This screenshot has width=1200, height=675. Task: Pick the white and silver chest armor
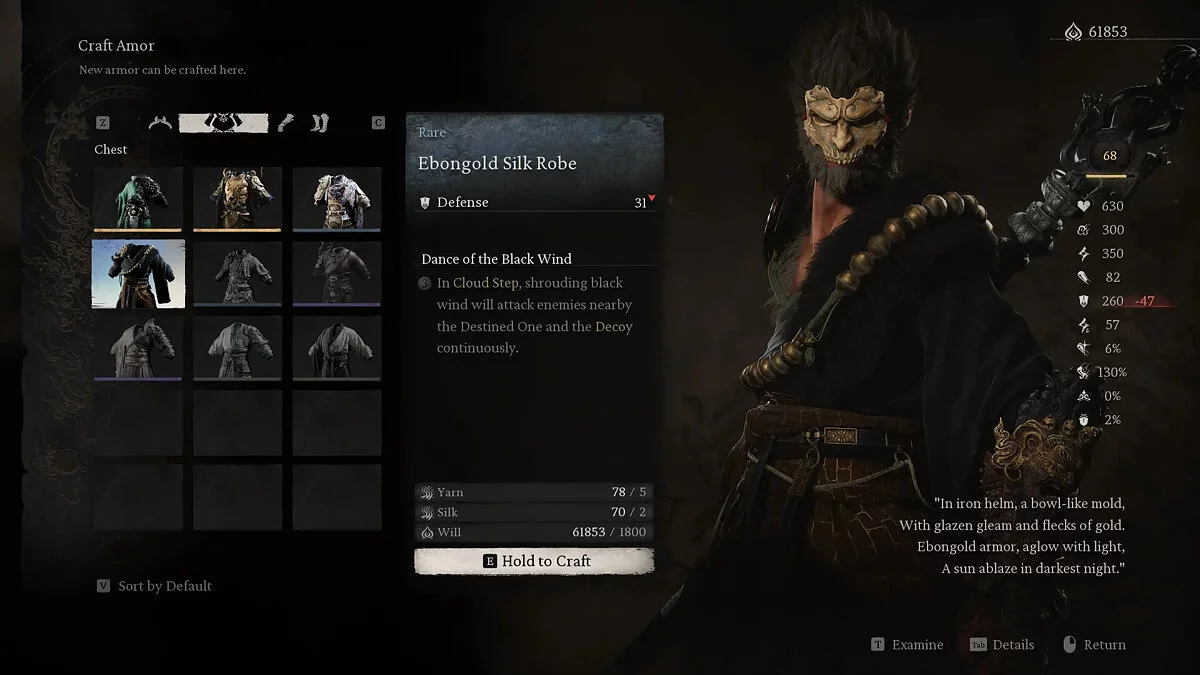click(337, 199)
